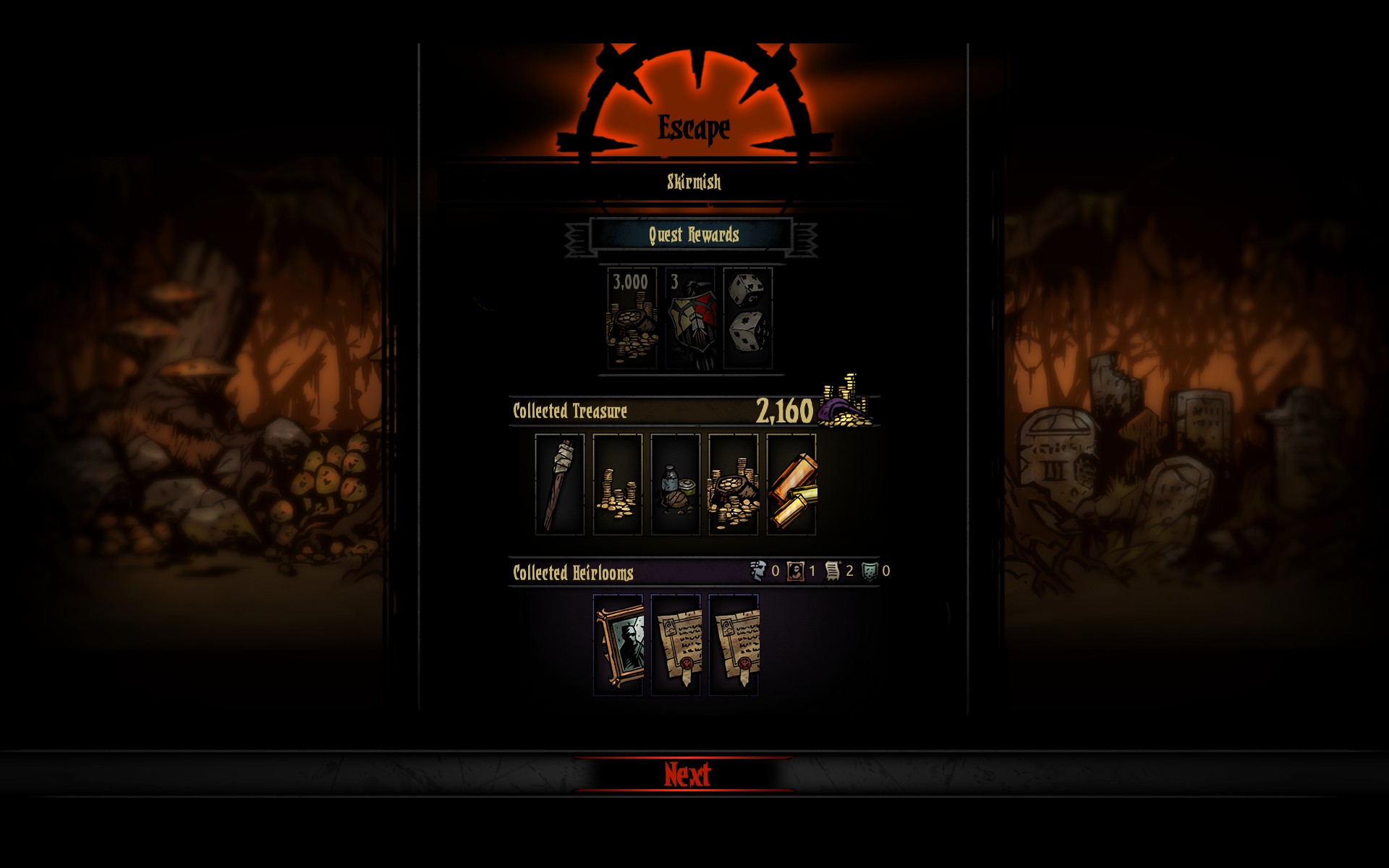Viewport: 1389px width, 868px height.
Task: Select the large gold pile with sack
Action: 733,484
